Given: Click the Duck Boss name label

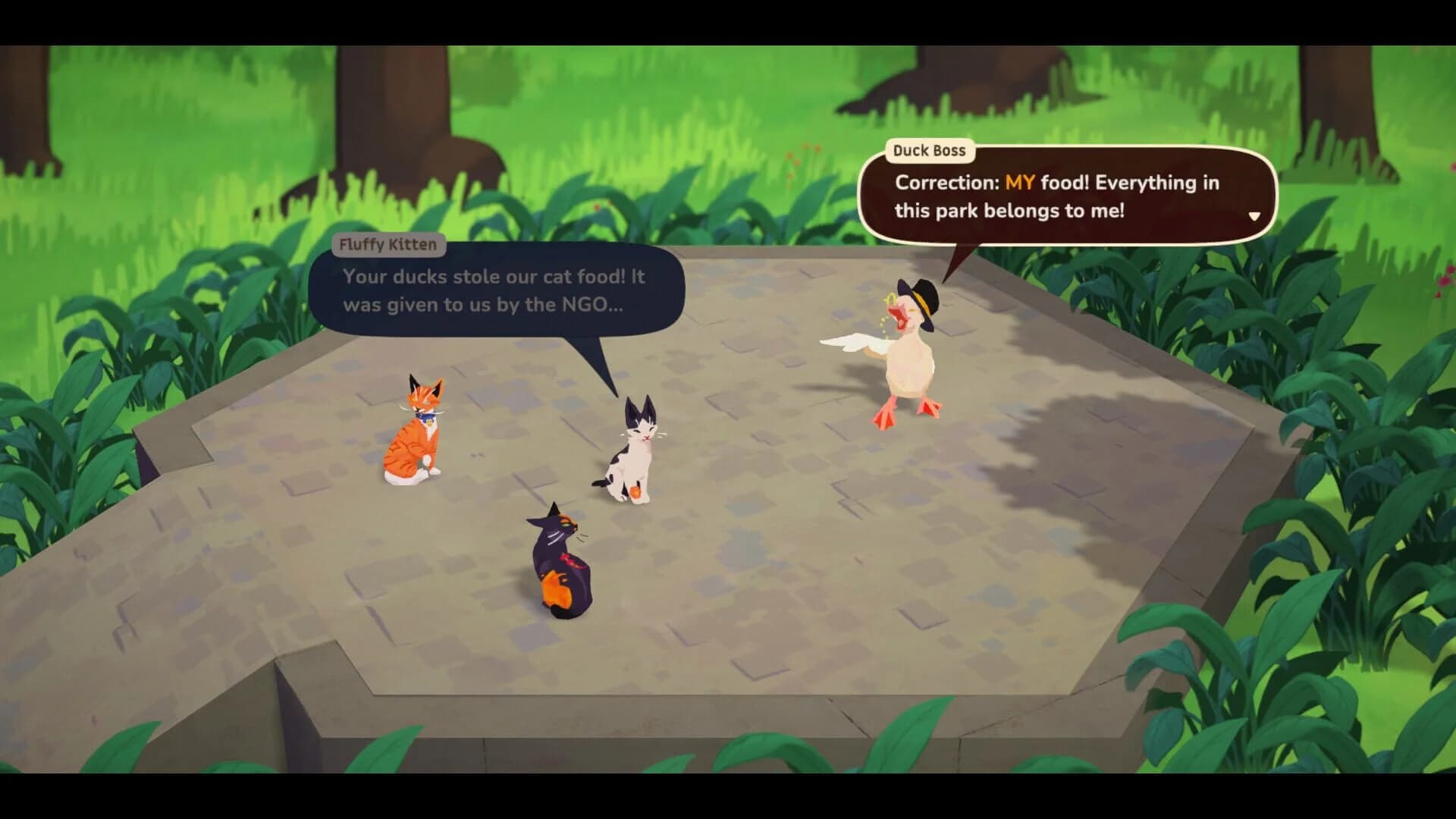Looking at the screenshot, I should point(931,151).
